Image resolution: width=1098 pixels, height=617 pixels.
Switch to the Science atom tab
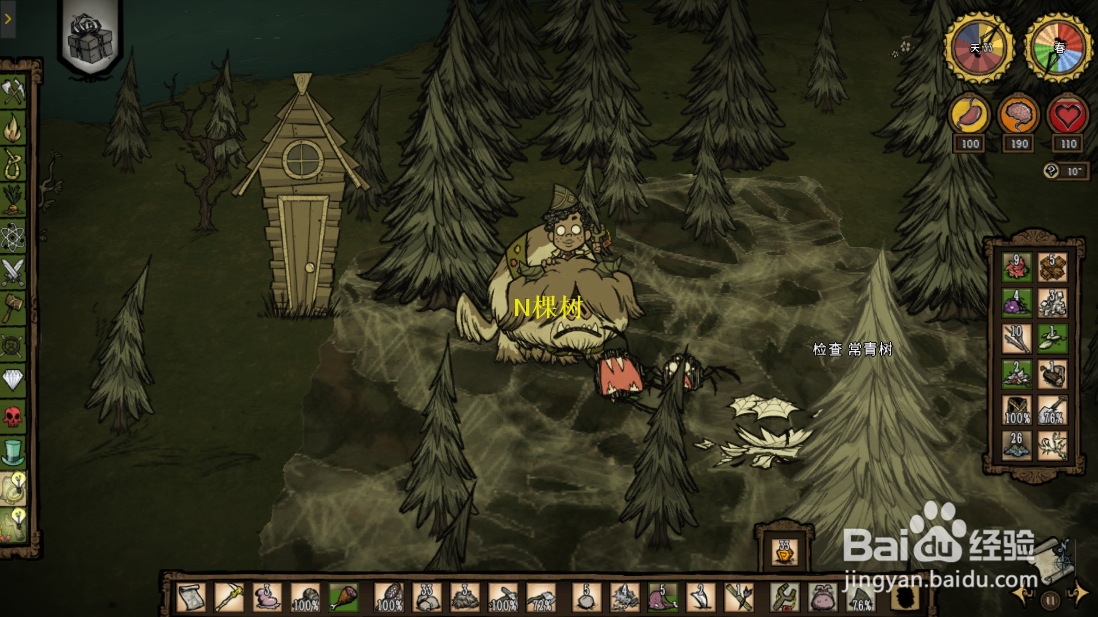tap(13, 235)
